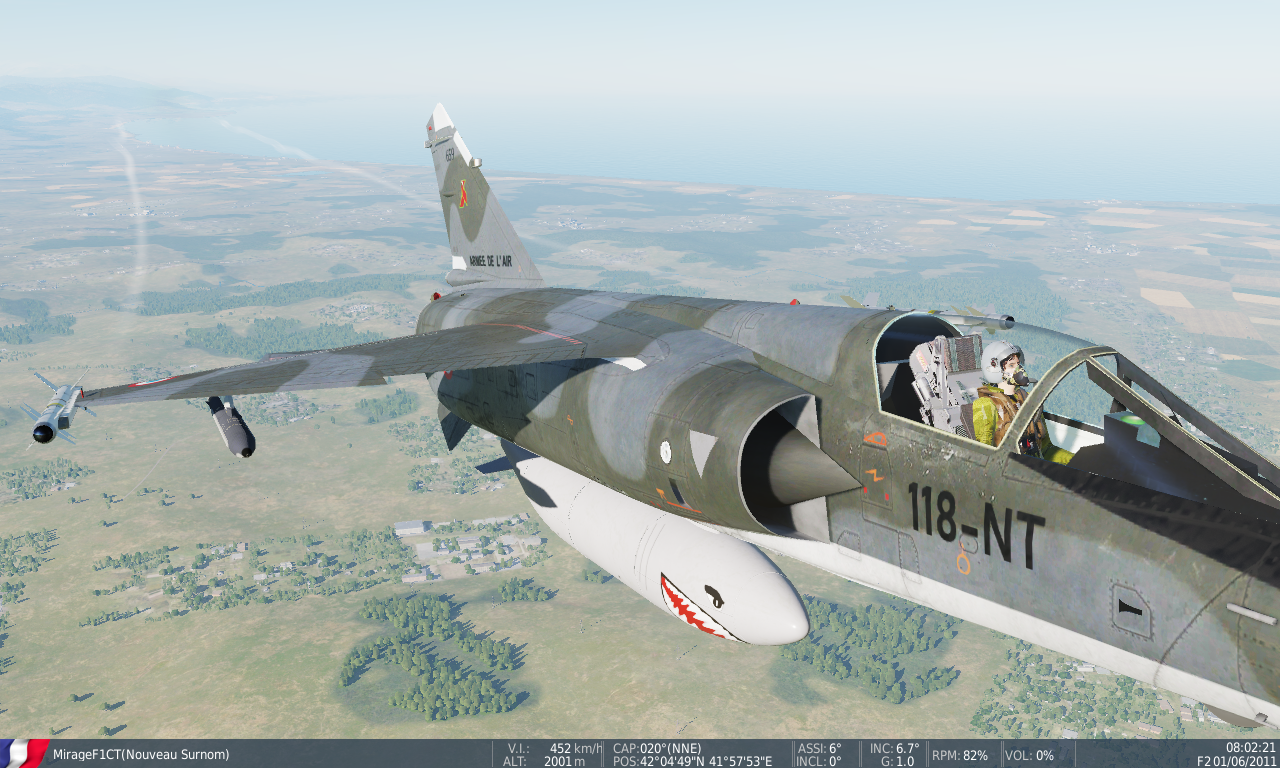The width and height of the screenshot is (1280, 768).
Task: Select the CAP heading indicator showing 020°(NNE)
Action: coord(657,746)
